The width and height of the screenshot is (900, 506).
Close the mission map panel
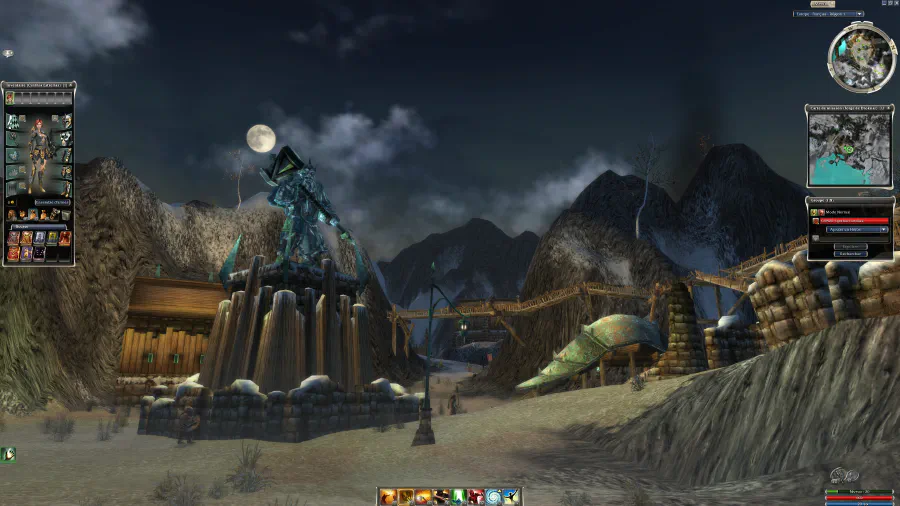click(x=889, y=108)
